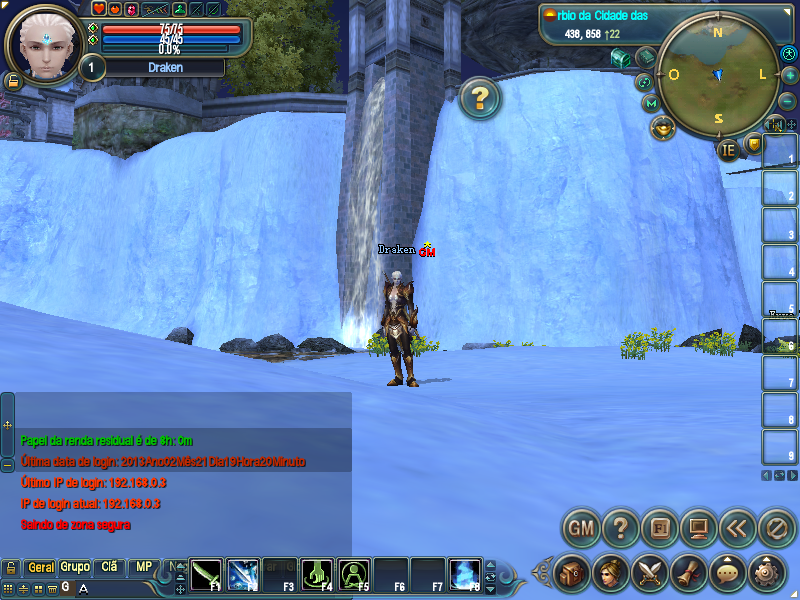Image resolution: width=800 pixels, height=600 pixels.
Task: Open the MP chat tab
Action: pos(144,567)
